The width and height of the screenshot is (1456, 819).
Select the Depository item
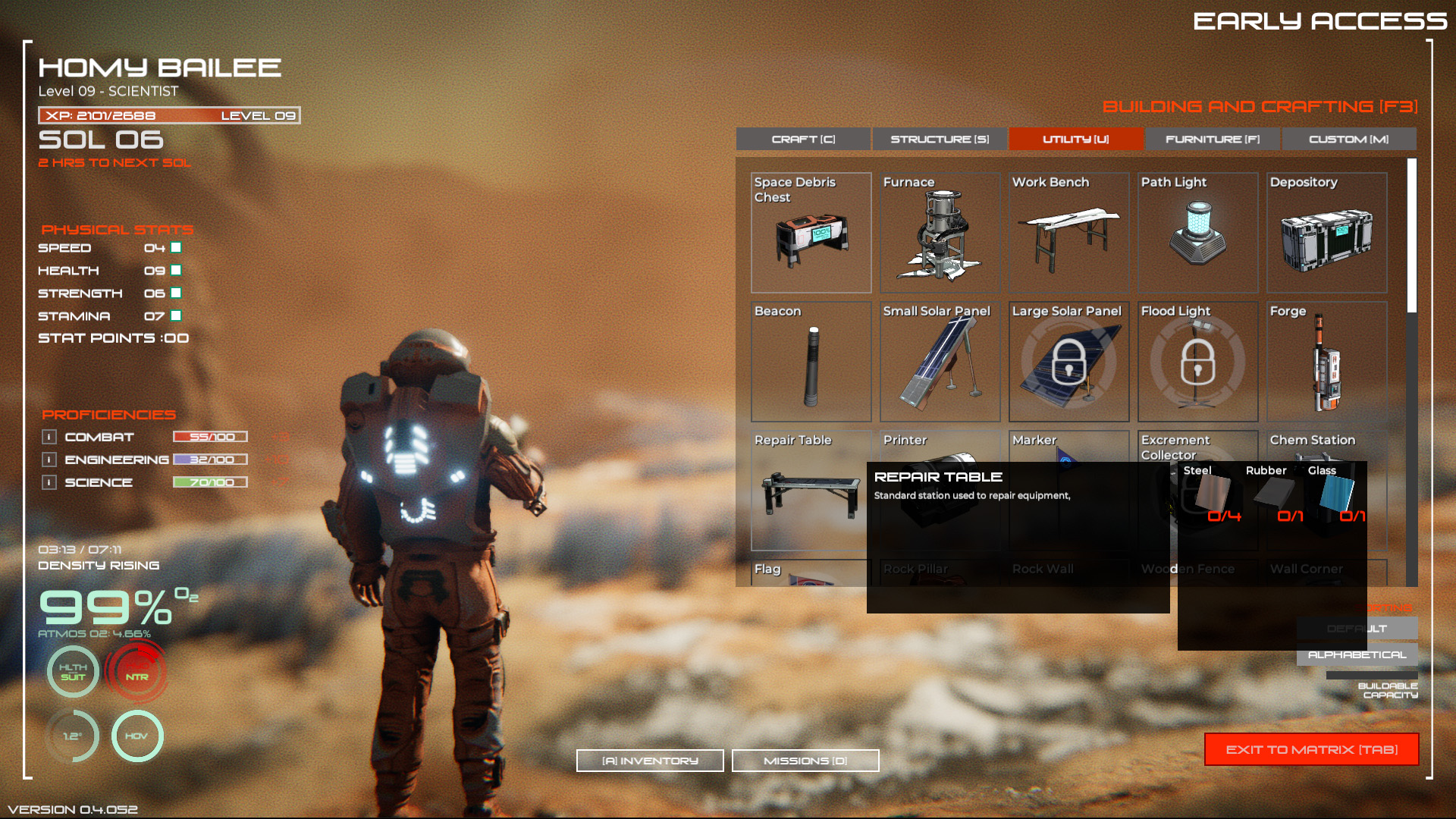click(x=1326, y=231)
